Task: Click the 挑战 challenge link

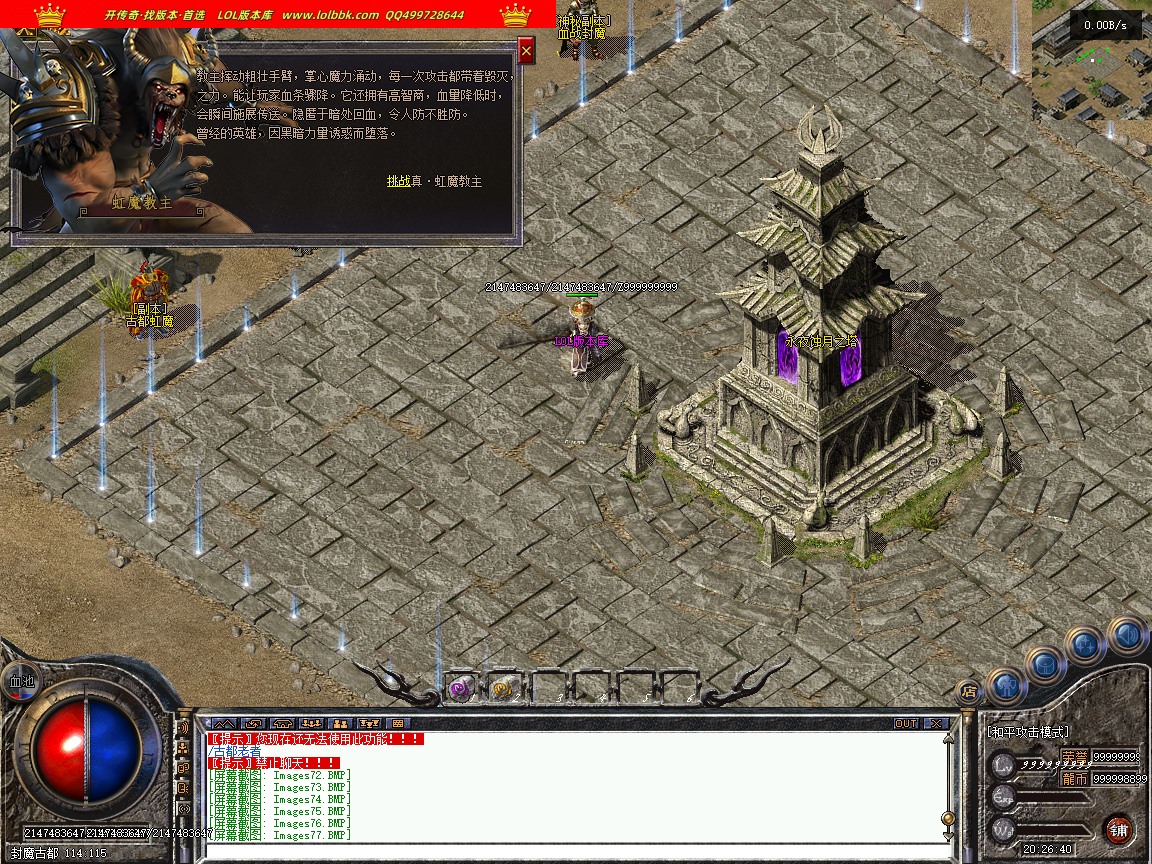Action: click(398, 181)
